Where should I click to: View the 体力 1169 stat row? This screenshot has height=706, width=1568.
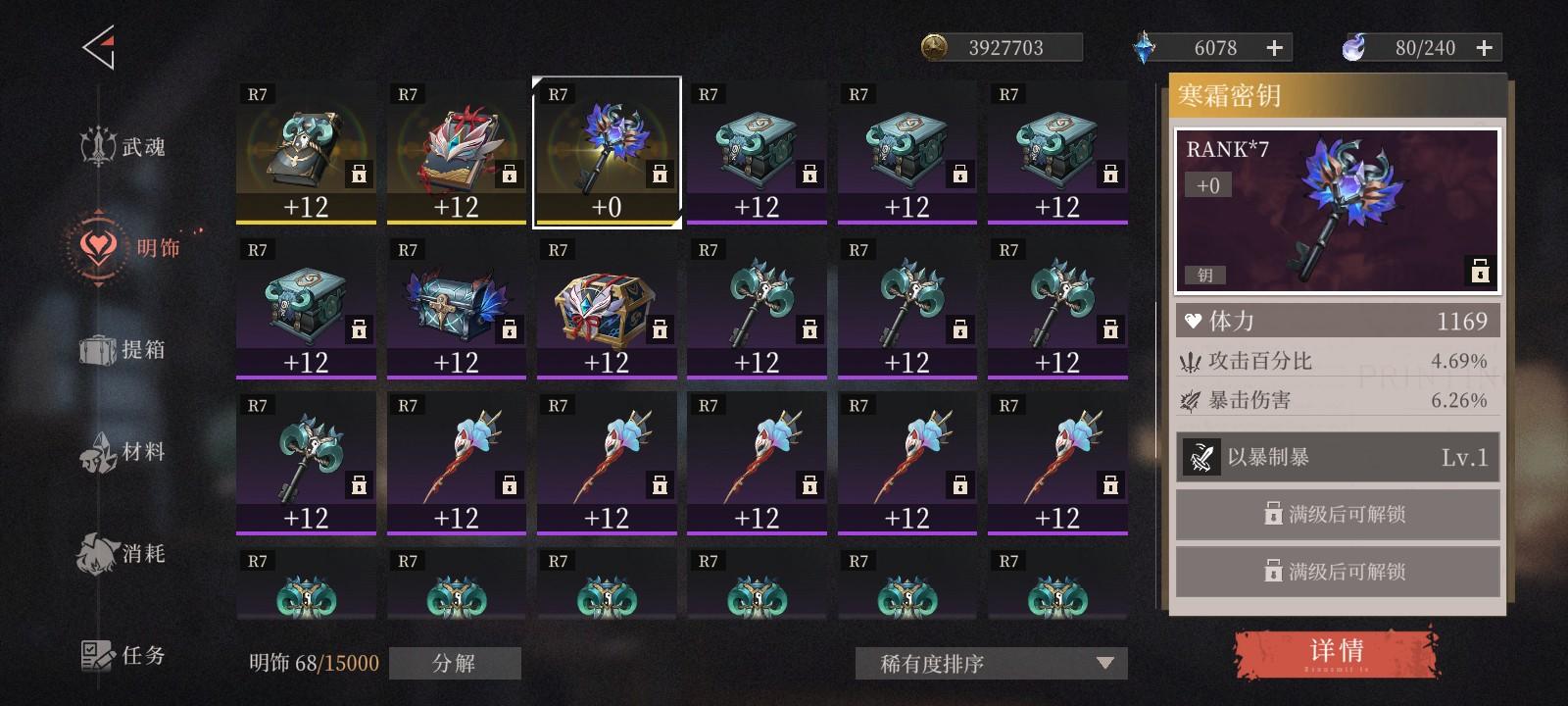pyautogui.click(x=1337, y=320)
